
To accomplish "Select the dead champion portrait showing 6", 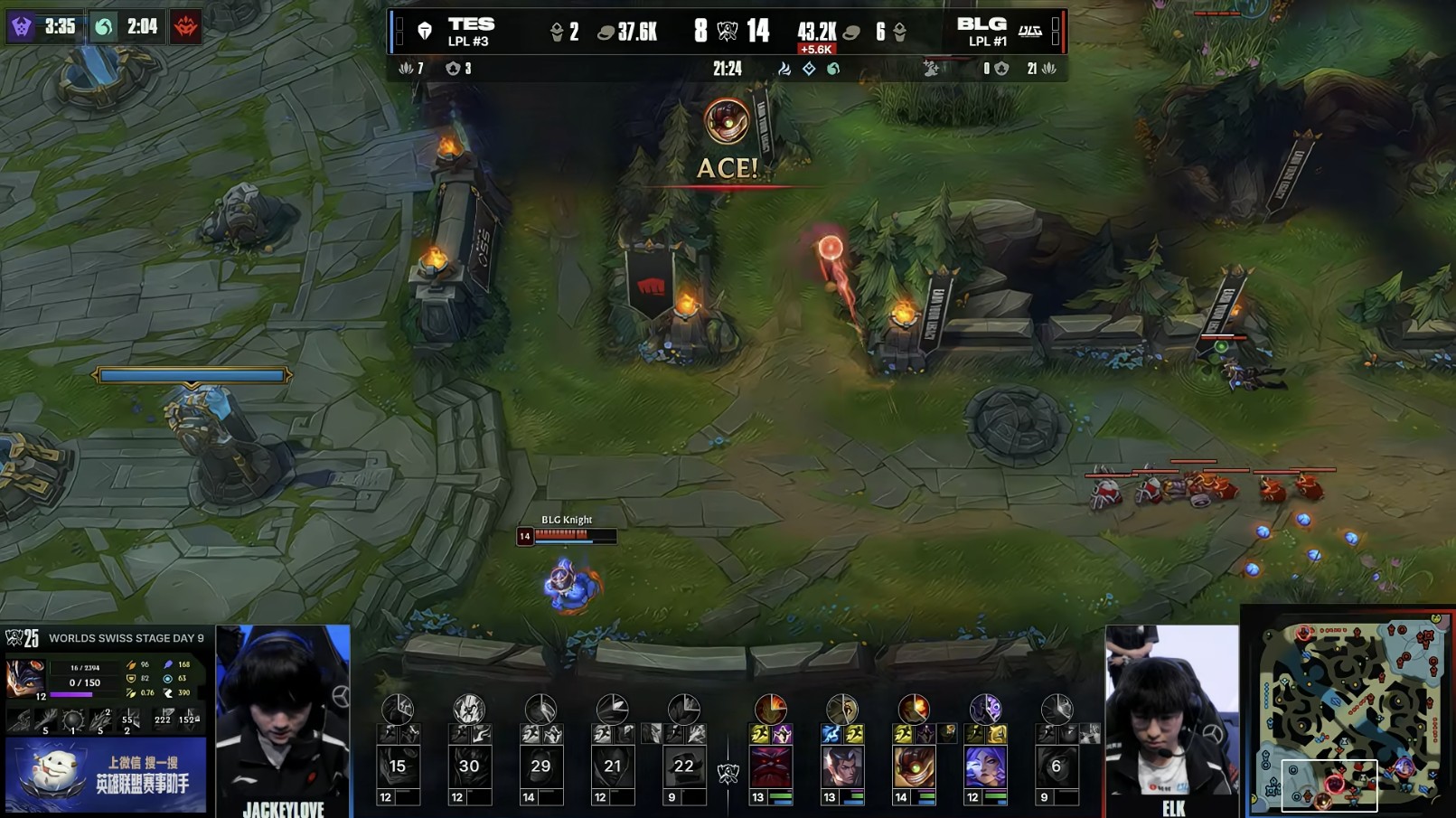I will [1057, 767].
